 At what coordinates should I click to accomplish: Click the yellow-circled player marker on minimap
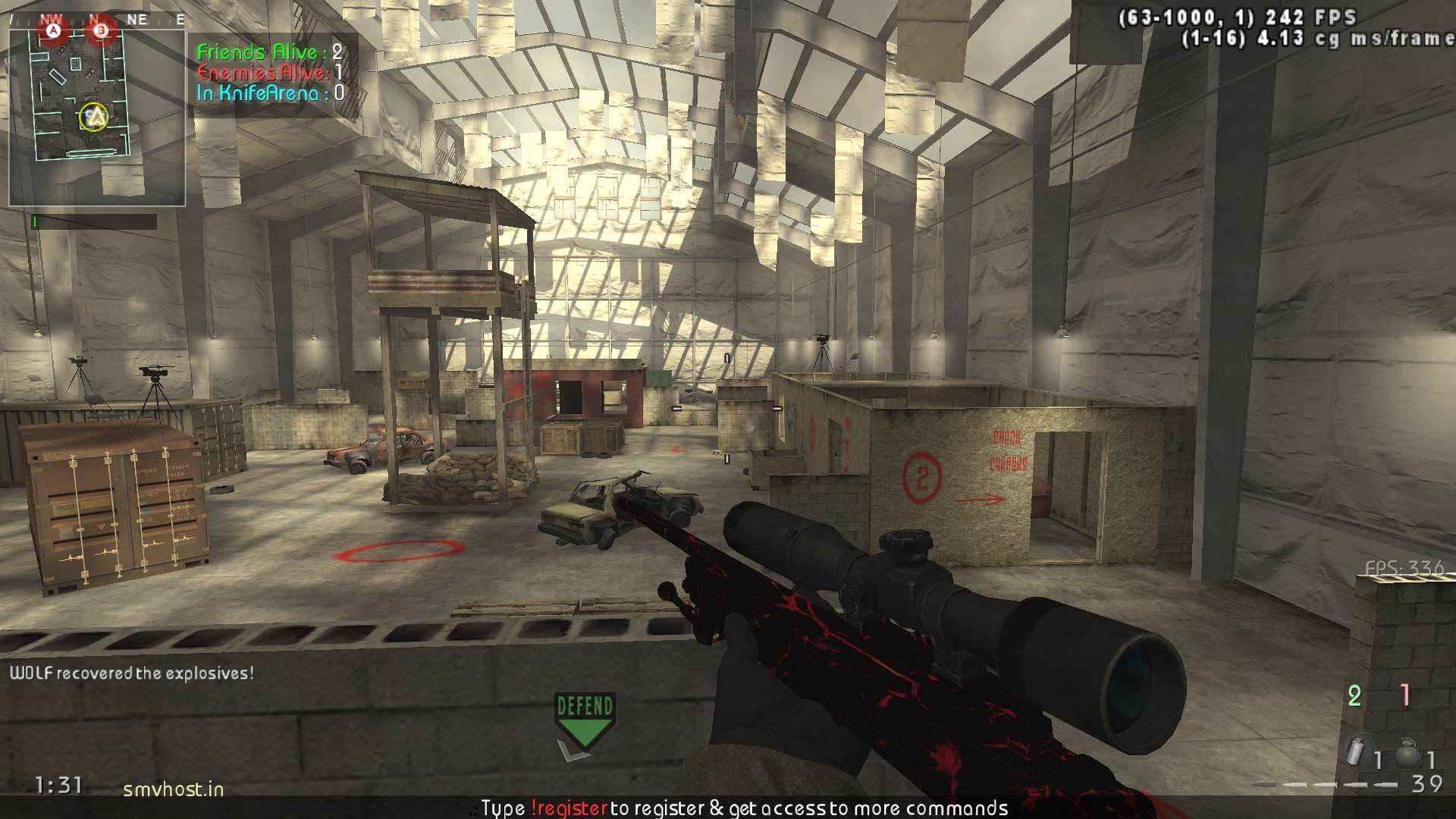pyautogui.click(x=94, y=117)
